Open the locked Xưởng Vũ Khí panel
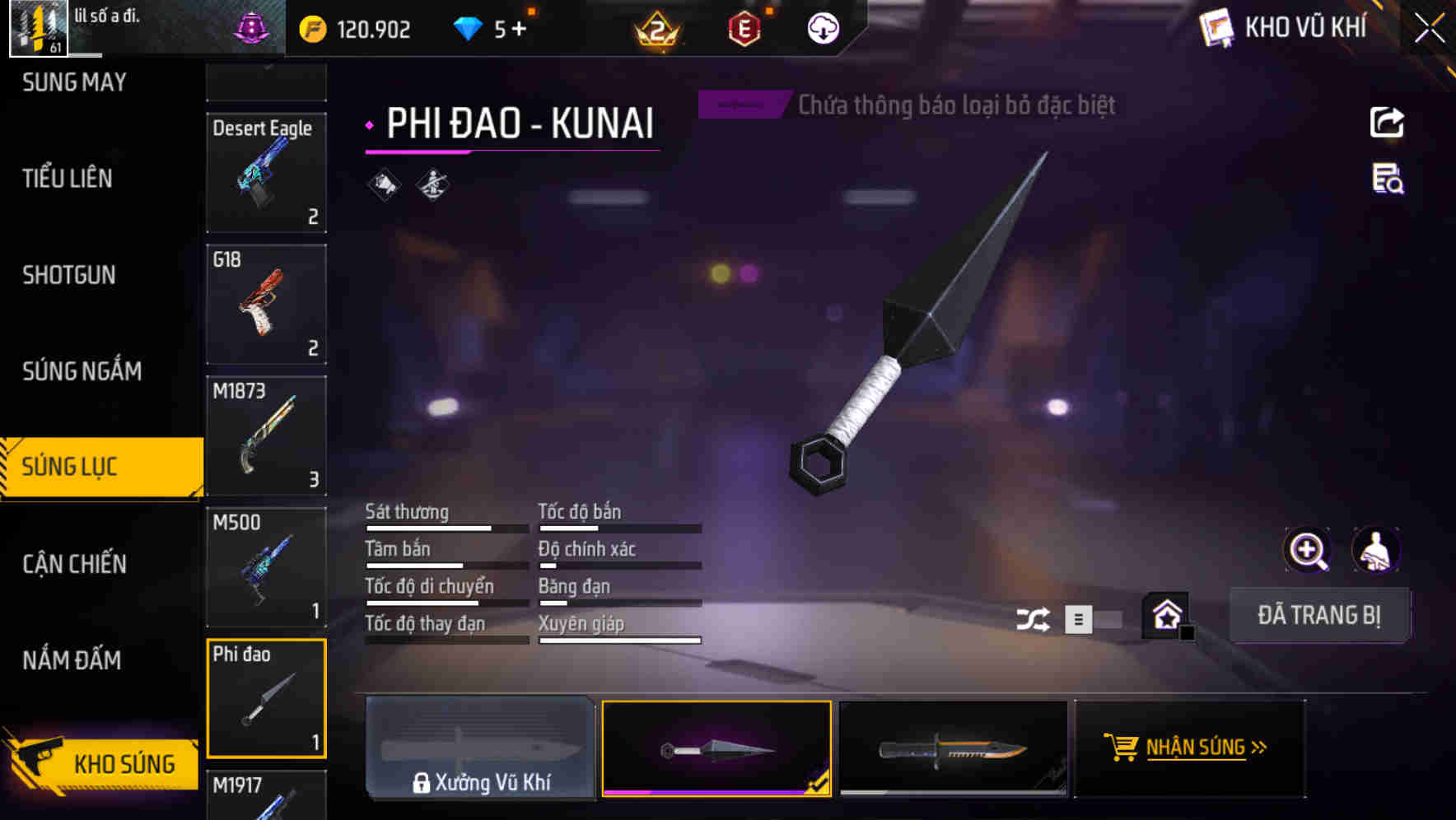This screenshot has width=1456, height=820. coord(480,748)
